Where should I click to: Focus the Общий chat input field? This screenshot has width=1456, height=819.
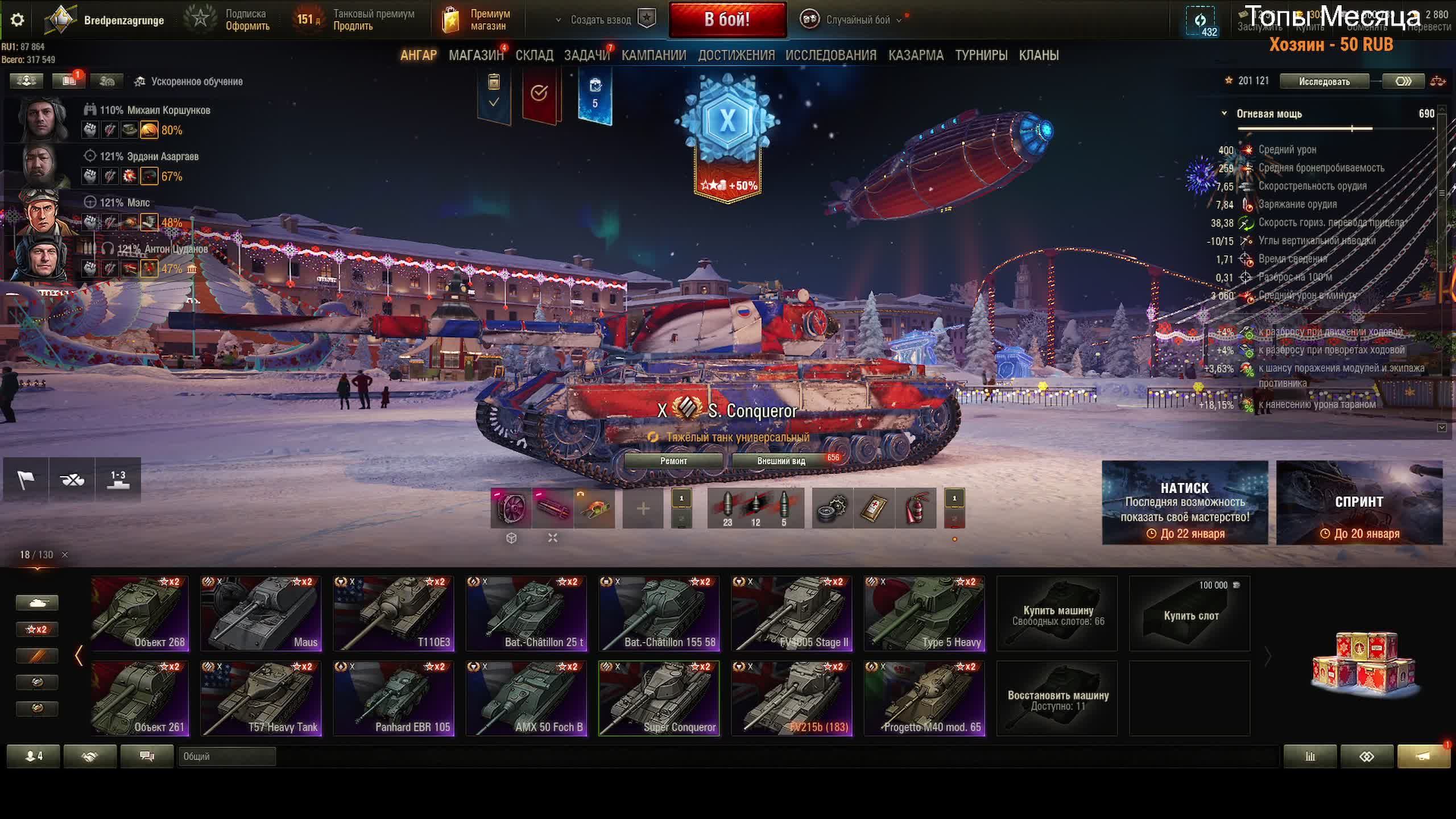[x=226, y=756]
